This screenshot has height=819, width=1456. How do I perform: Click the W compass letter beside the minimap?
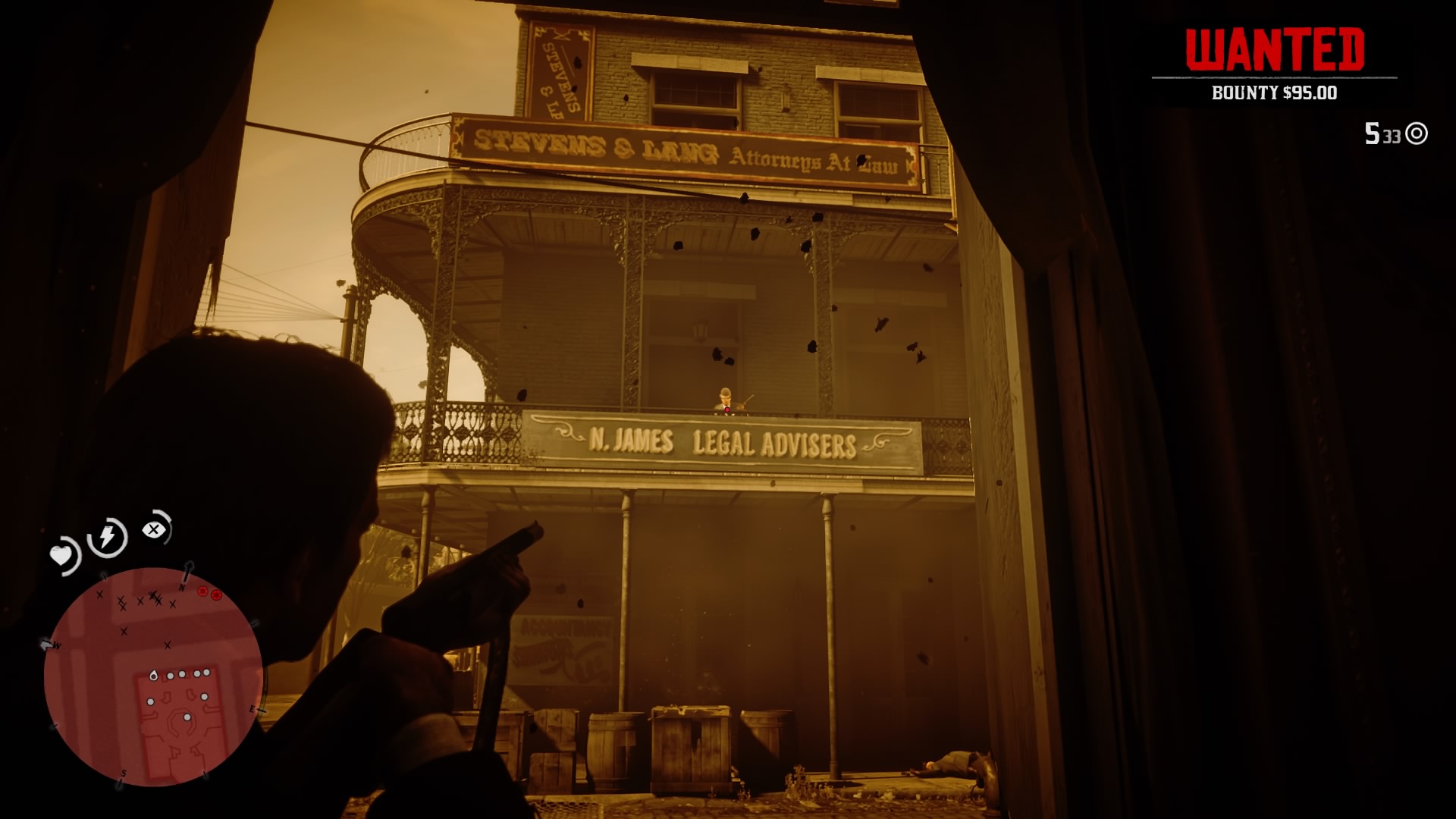[x=56, y=645]
